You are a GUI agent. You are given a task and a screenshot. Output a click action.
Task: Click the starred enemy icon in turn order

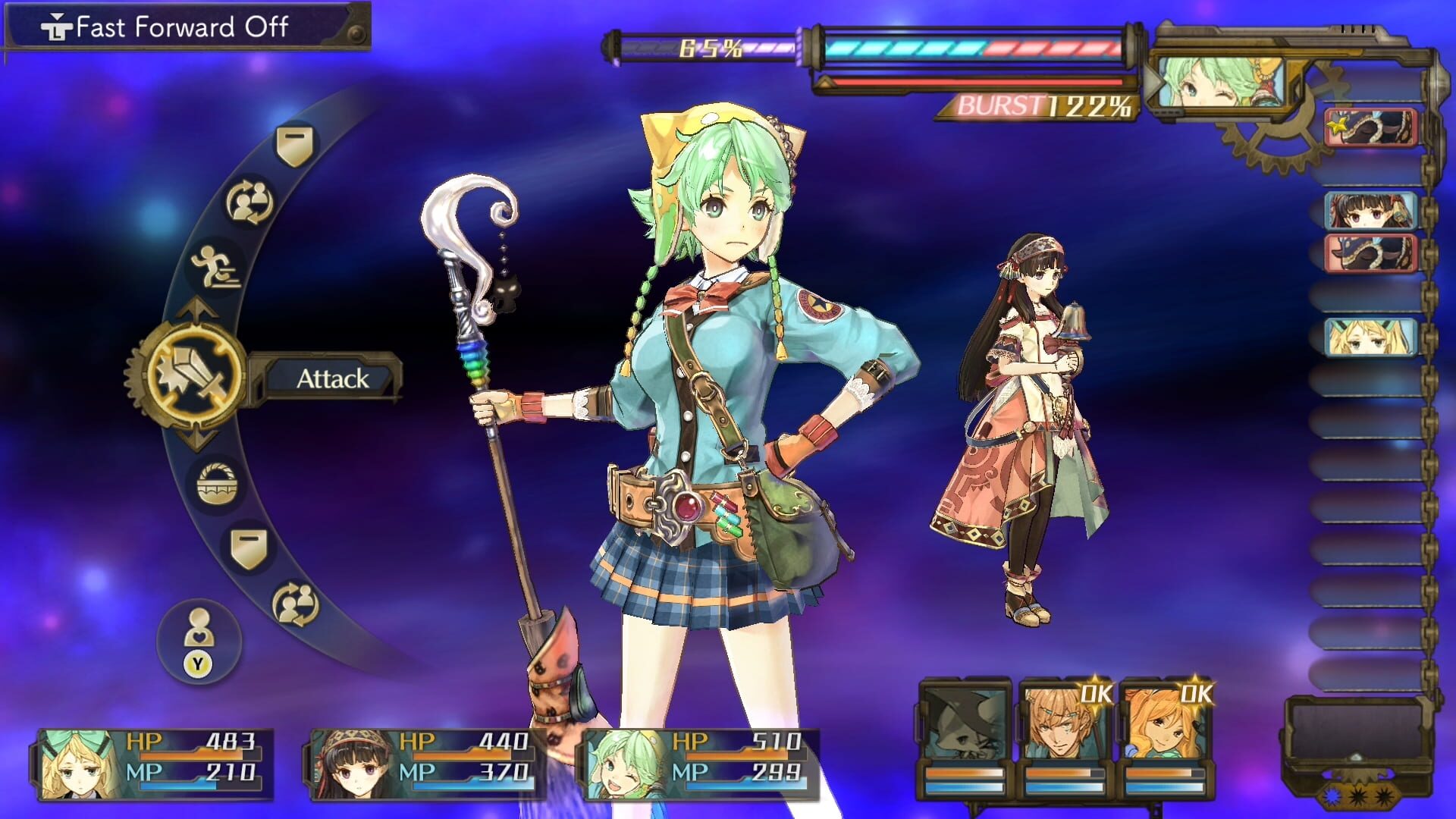pyautogui.click(x=1370, y=127)
